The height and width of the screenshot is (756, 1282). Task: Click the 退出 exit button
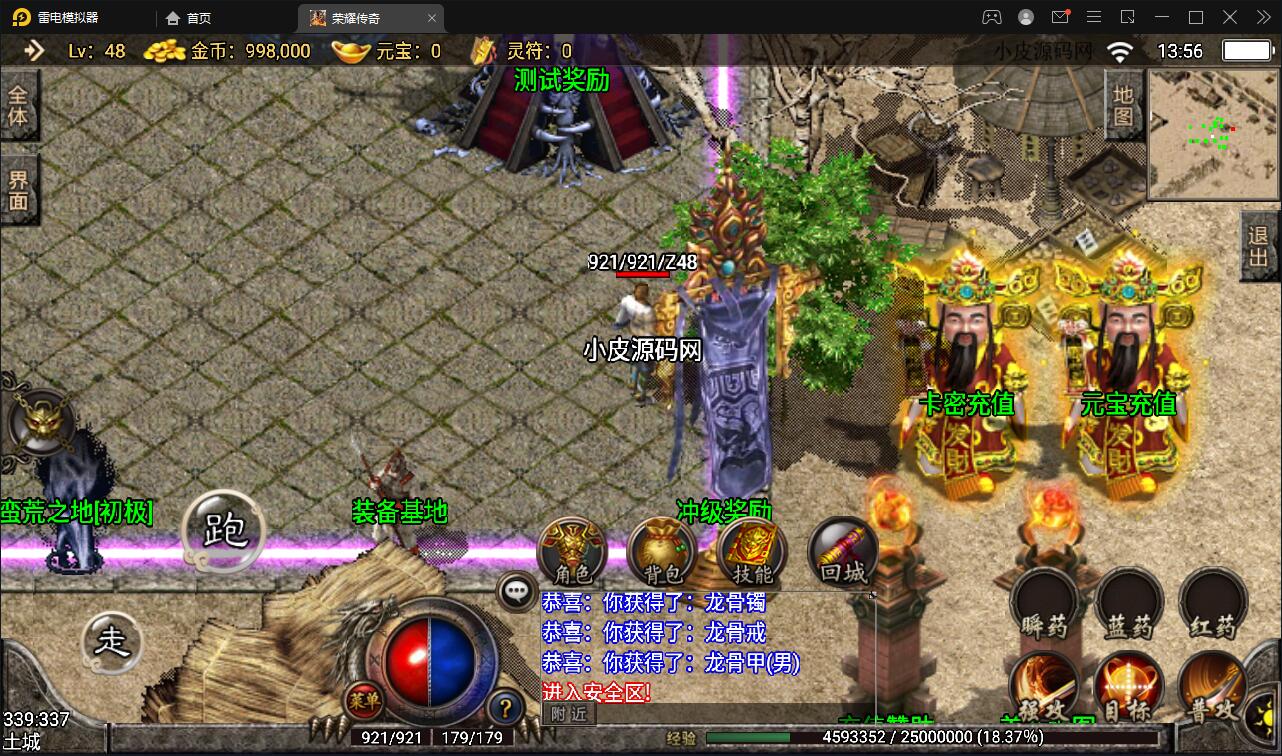1259,246
